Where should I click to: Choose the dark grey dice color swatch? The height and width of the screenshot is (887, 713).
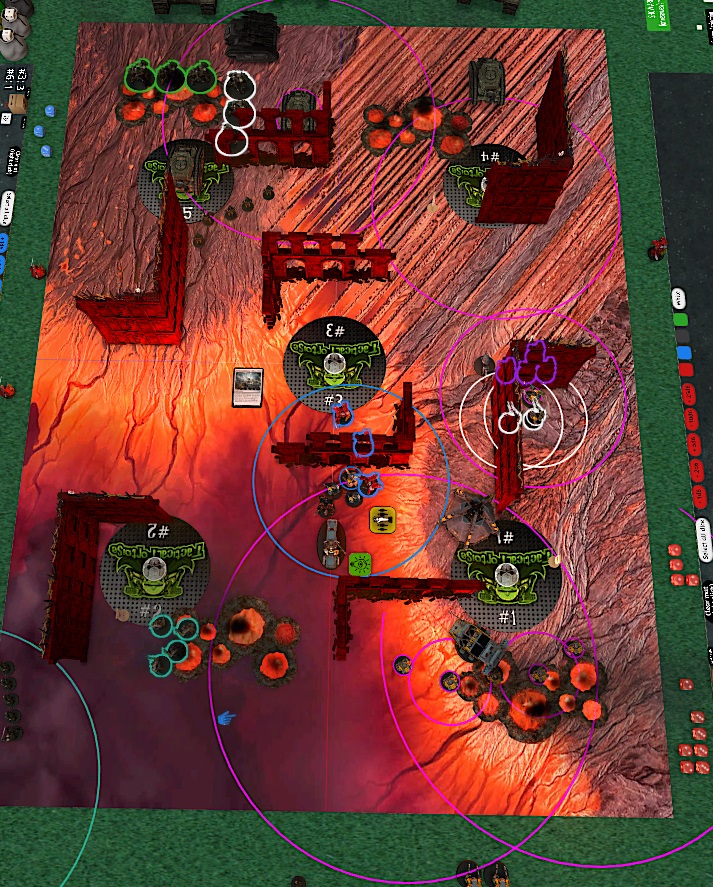[x=683, y=337]
